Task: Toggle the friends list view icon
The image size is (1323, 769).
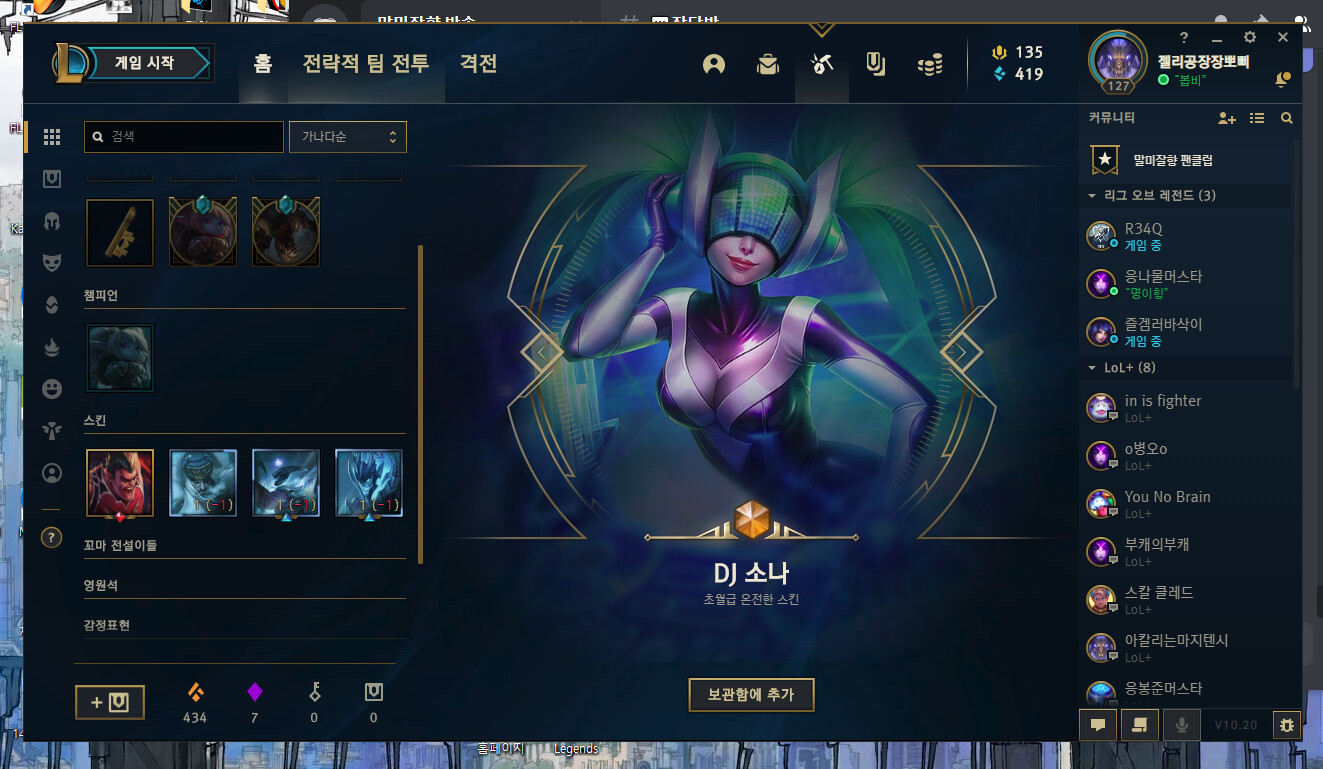Action: click(1257, 118)
